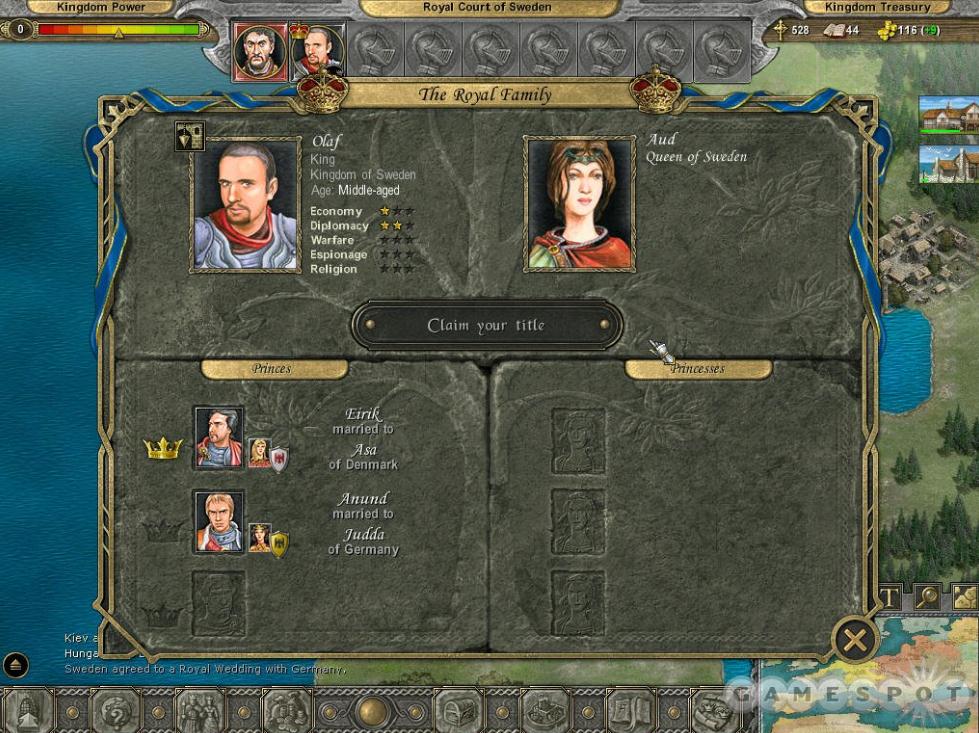Screen dimensions: 979x733
Task: Select Queen Aud's portrait
Action: click(580, 205)
